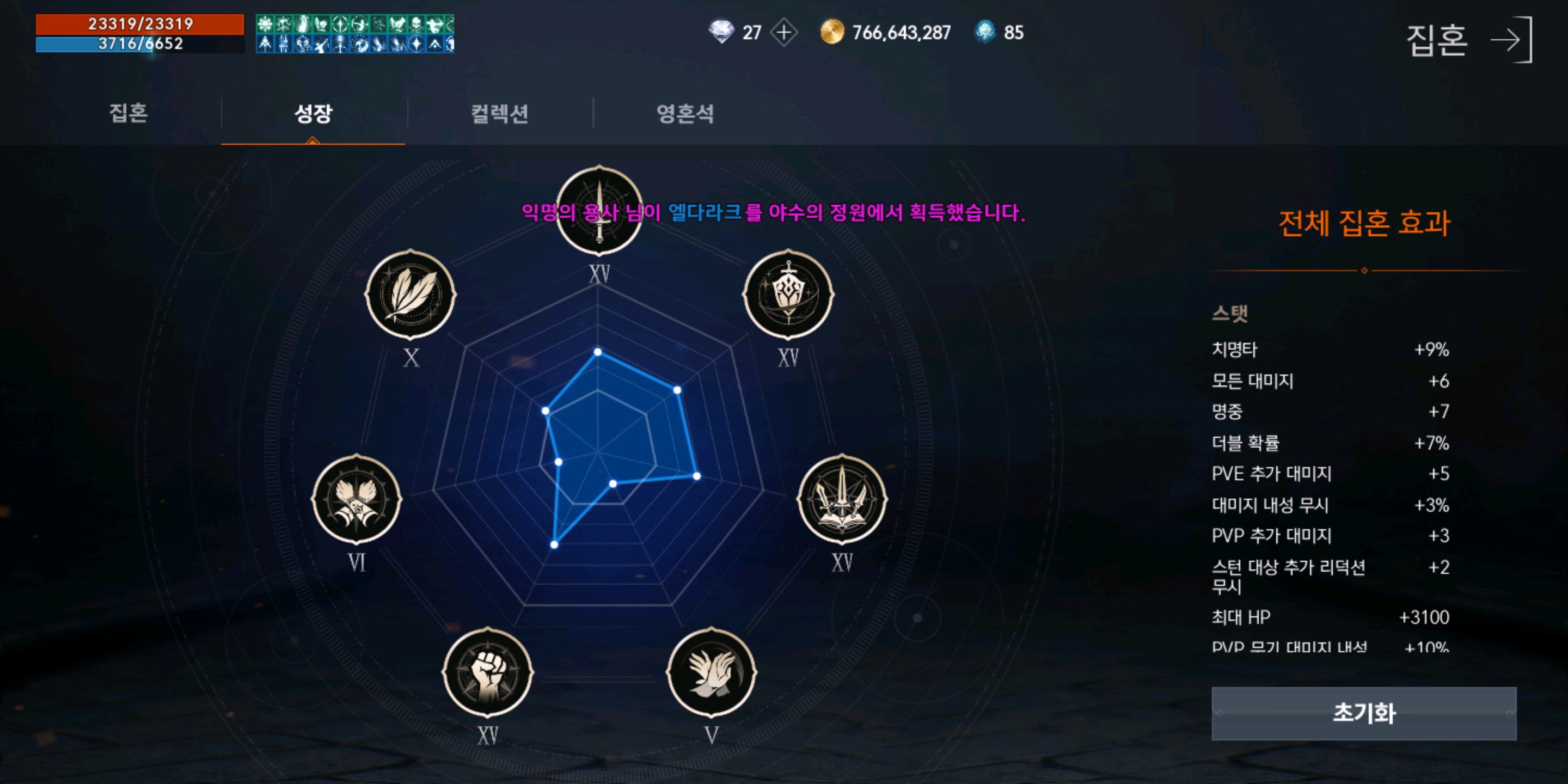Show the 영혼석 tab
Image resolution: width=1568 pixels, height=784 pixels.
[685, 113]
